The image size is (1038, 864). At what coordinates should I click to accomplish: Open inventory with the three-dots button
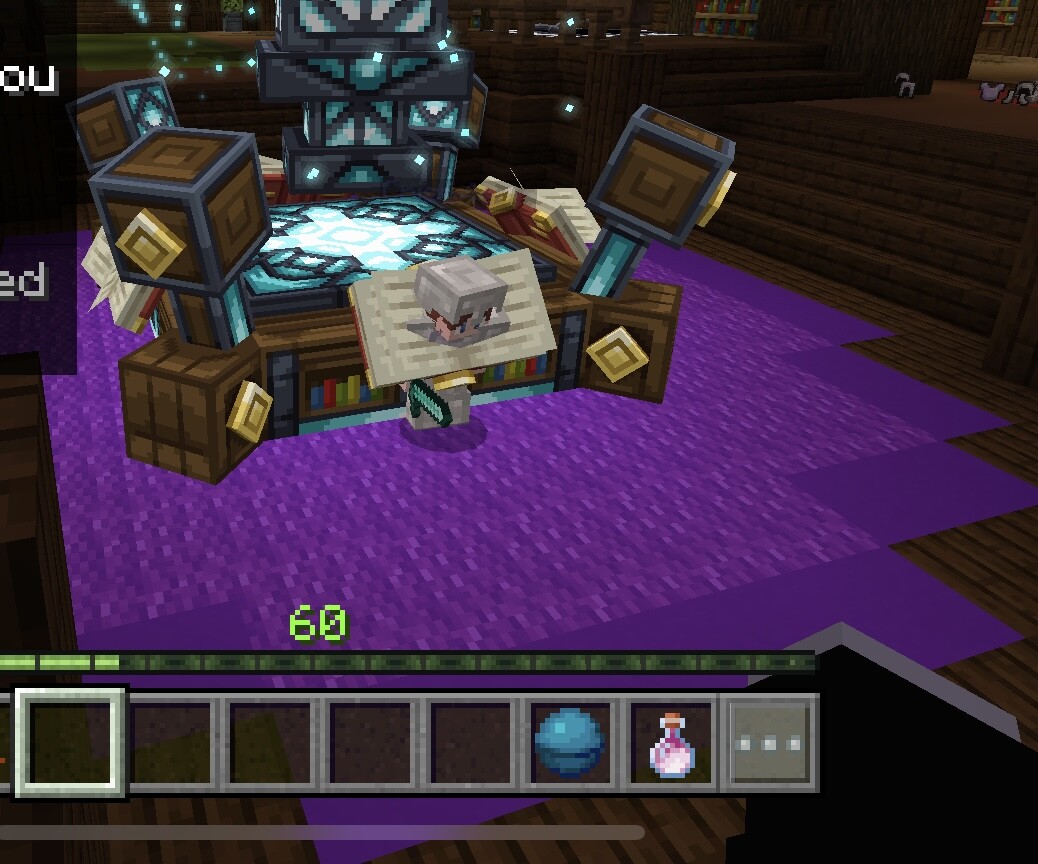click(769, 743)
